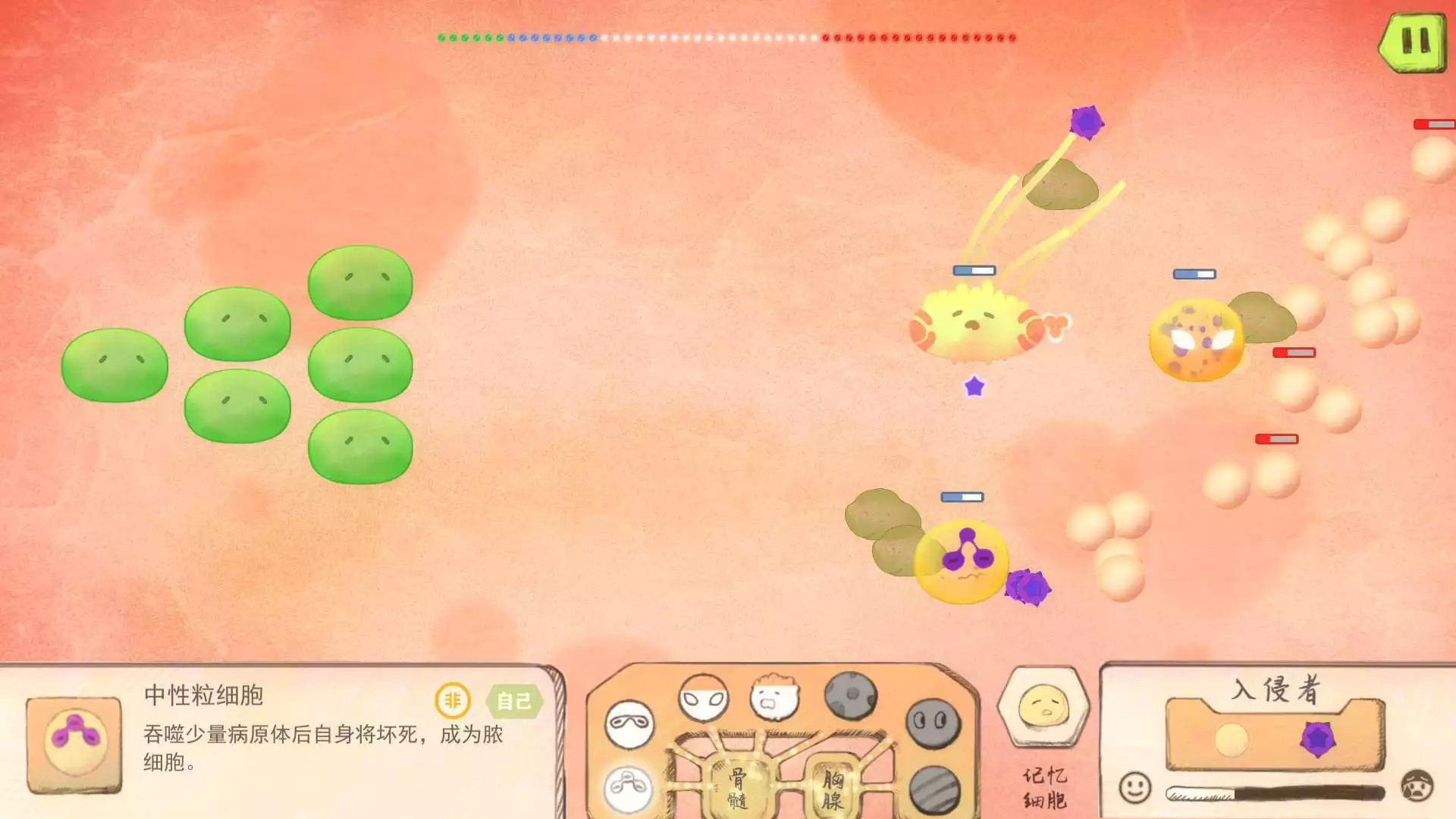
Task: Toggle the 非 marker on the neutrophil card
Action: (x=453, y=701)
